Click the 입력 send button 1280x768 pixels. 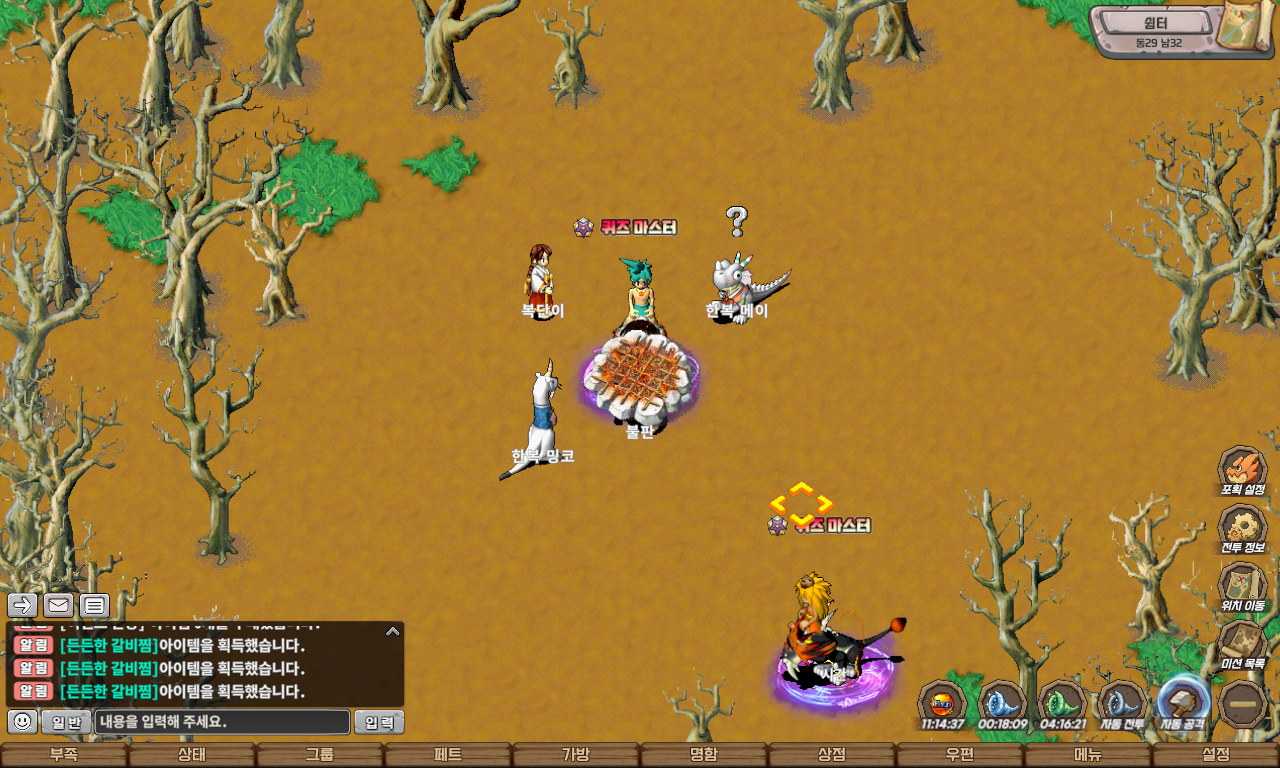(x=379, y=722)
